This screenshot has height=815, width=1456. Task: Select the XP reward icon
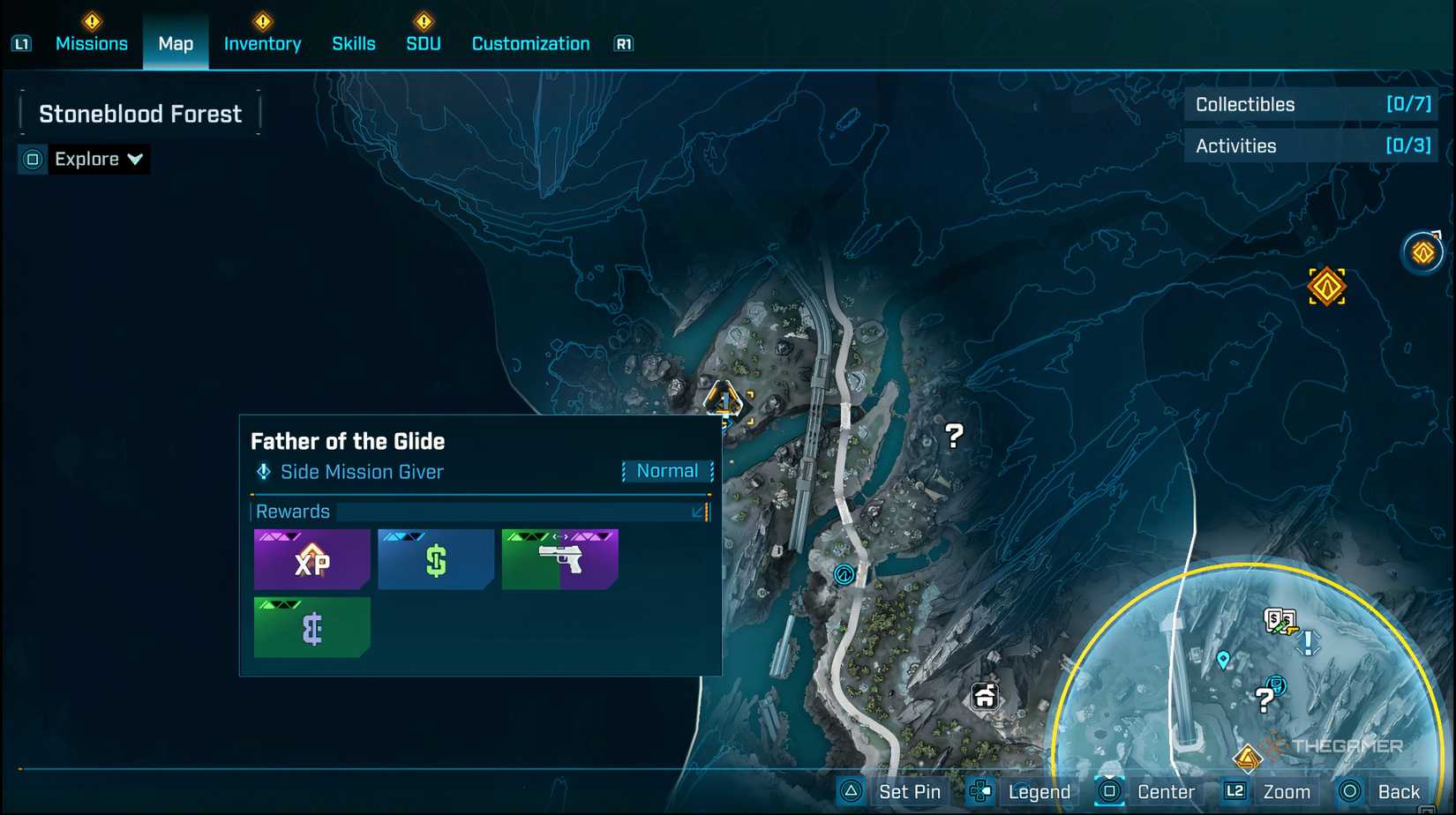click(311, 558)
